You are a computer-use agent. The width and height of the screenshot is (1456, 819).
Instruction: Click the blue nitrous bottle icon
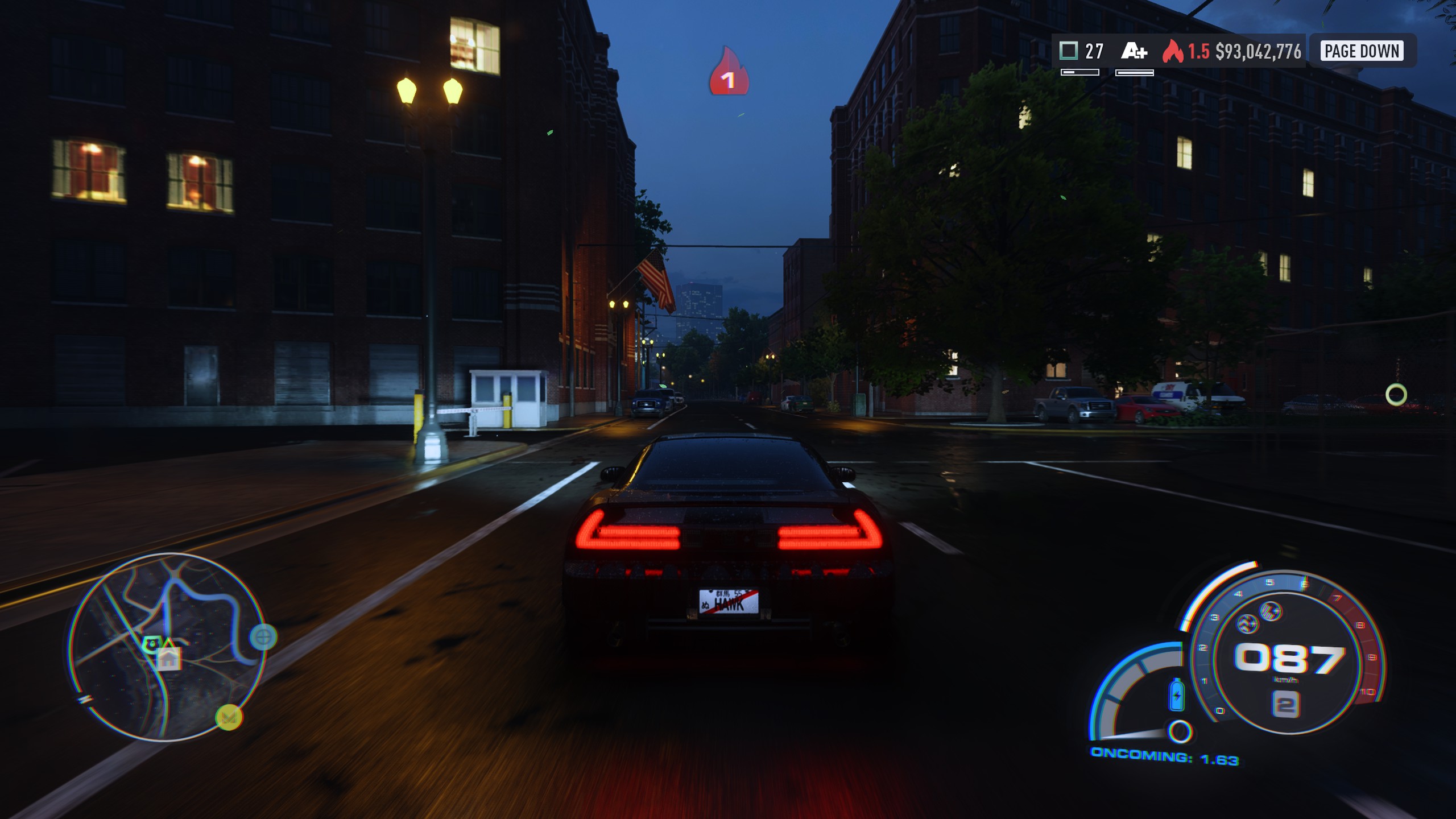(x=1177, y=694)
